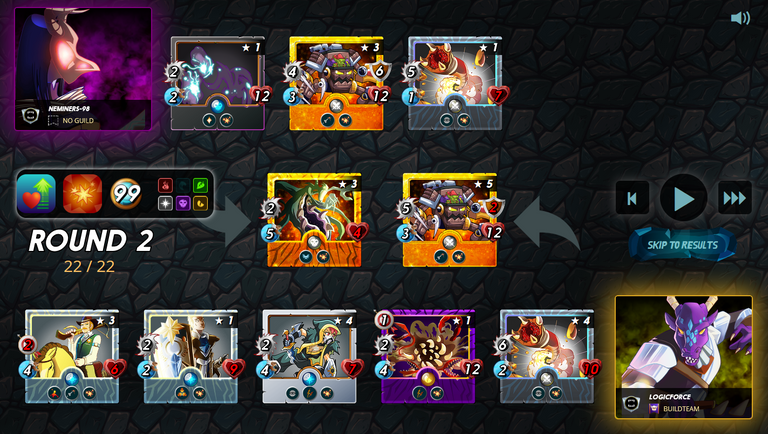Select the dark purple-art card with blue lightning
The width and height of the screenshot is (768, 434).
pos(217,83)
